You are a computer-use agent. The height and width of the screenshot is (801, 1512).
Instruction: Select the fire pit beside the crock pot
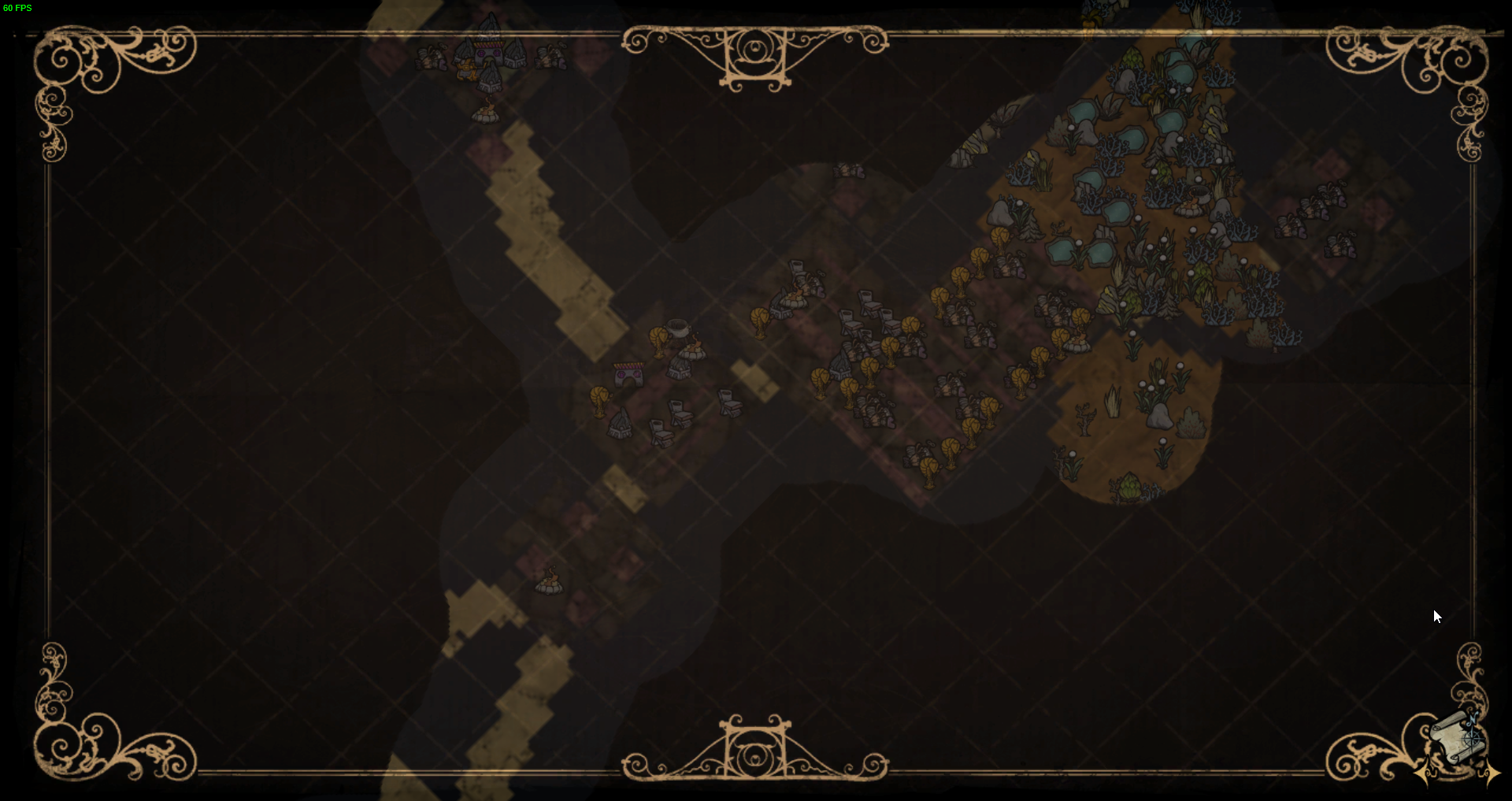coord(691,352)
